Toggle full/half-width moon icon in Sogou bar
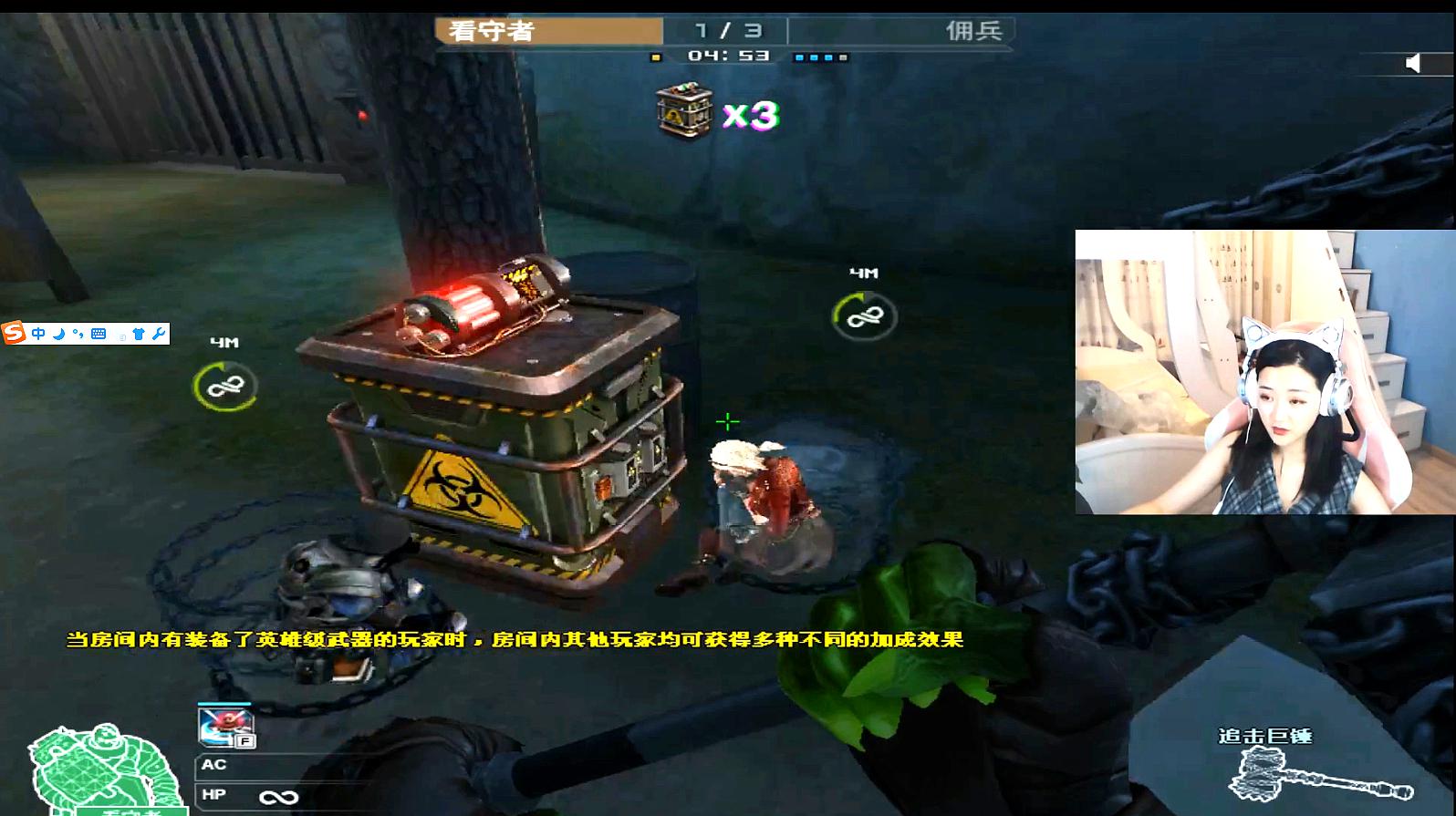Viewport: 1456px width, 816px height. point(59,334)
